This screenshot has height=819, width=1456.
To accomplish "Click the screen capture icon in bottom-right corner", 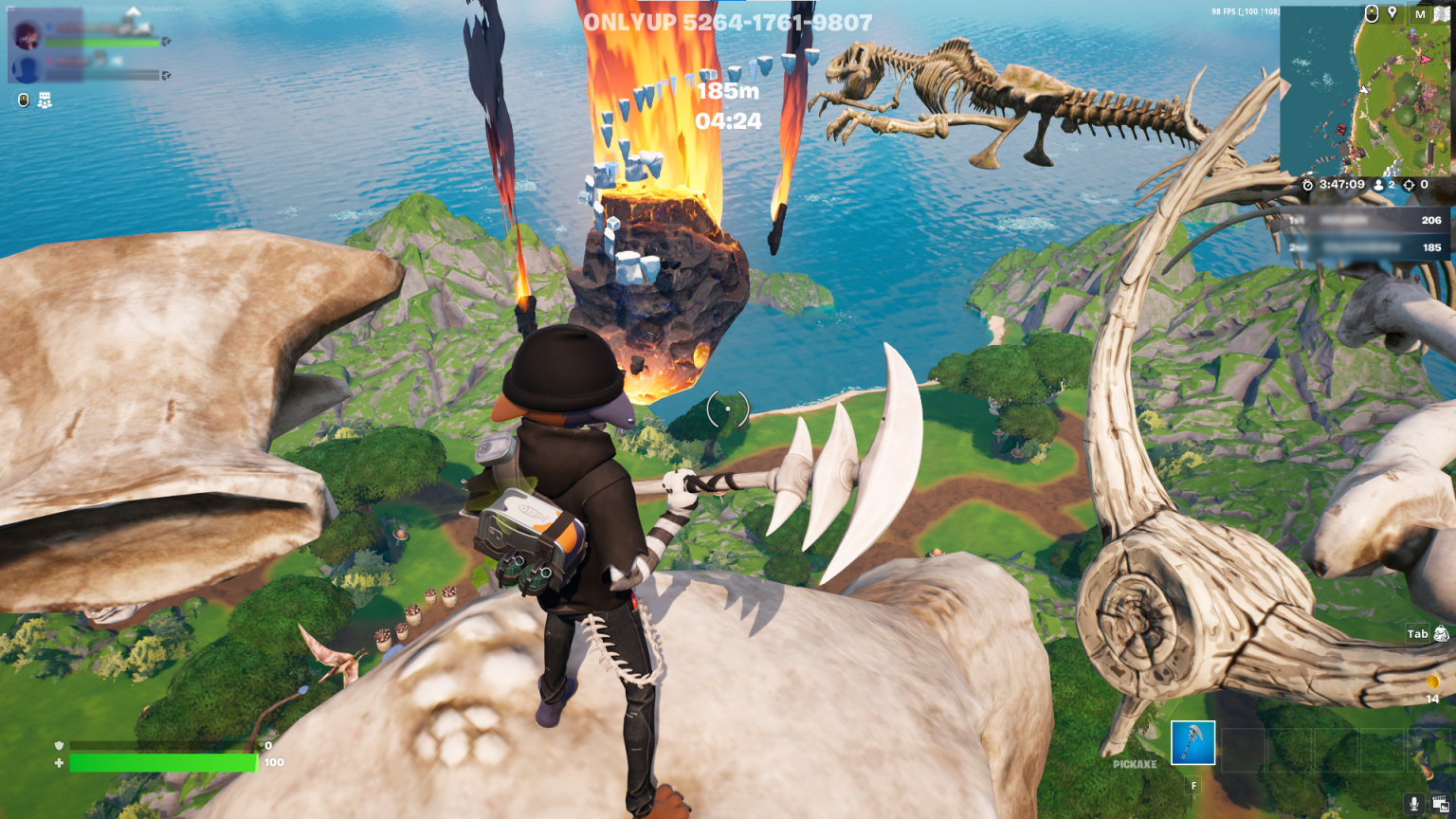I will pos(1440,803).
